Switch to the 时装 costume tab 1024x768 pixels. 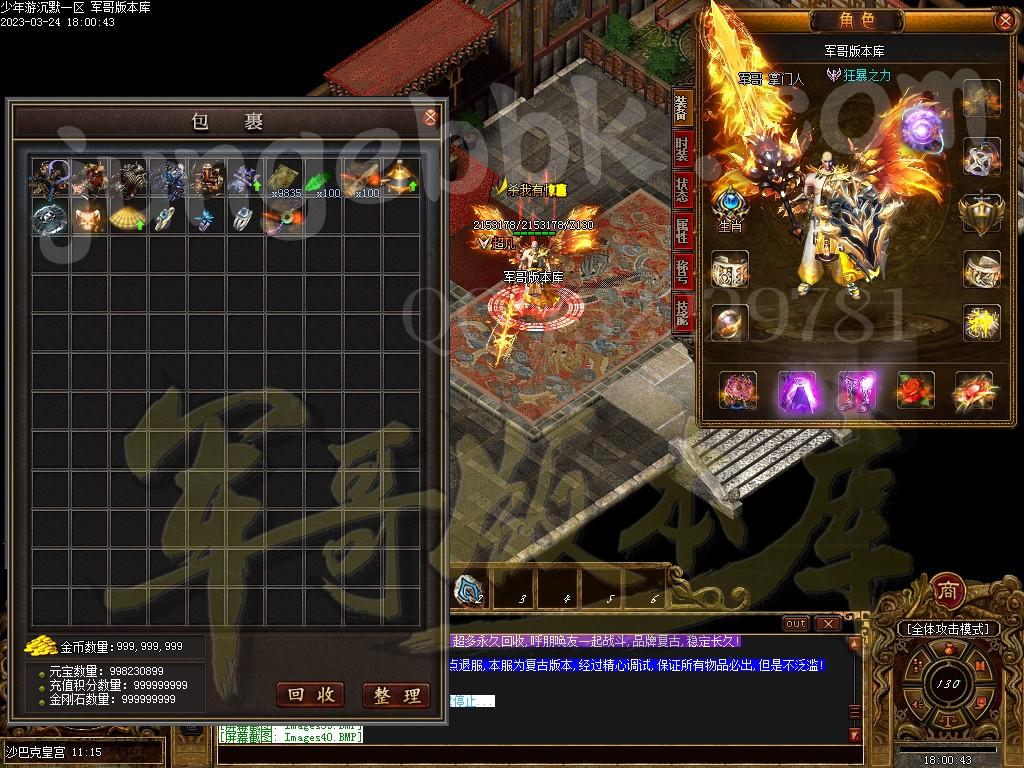click(x=682, y=150)
